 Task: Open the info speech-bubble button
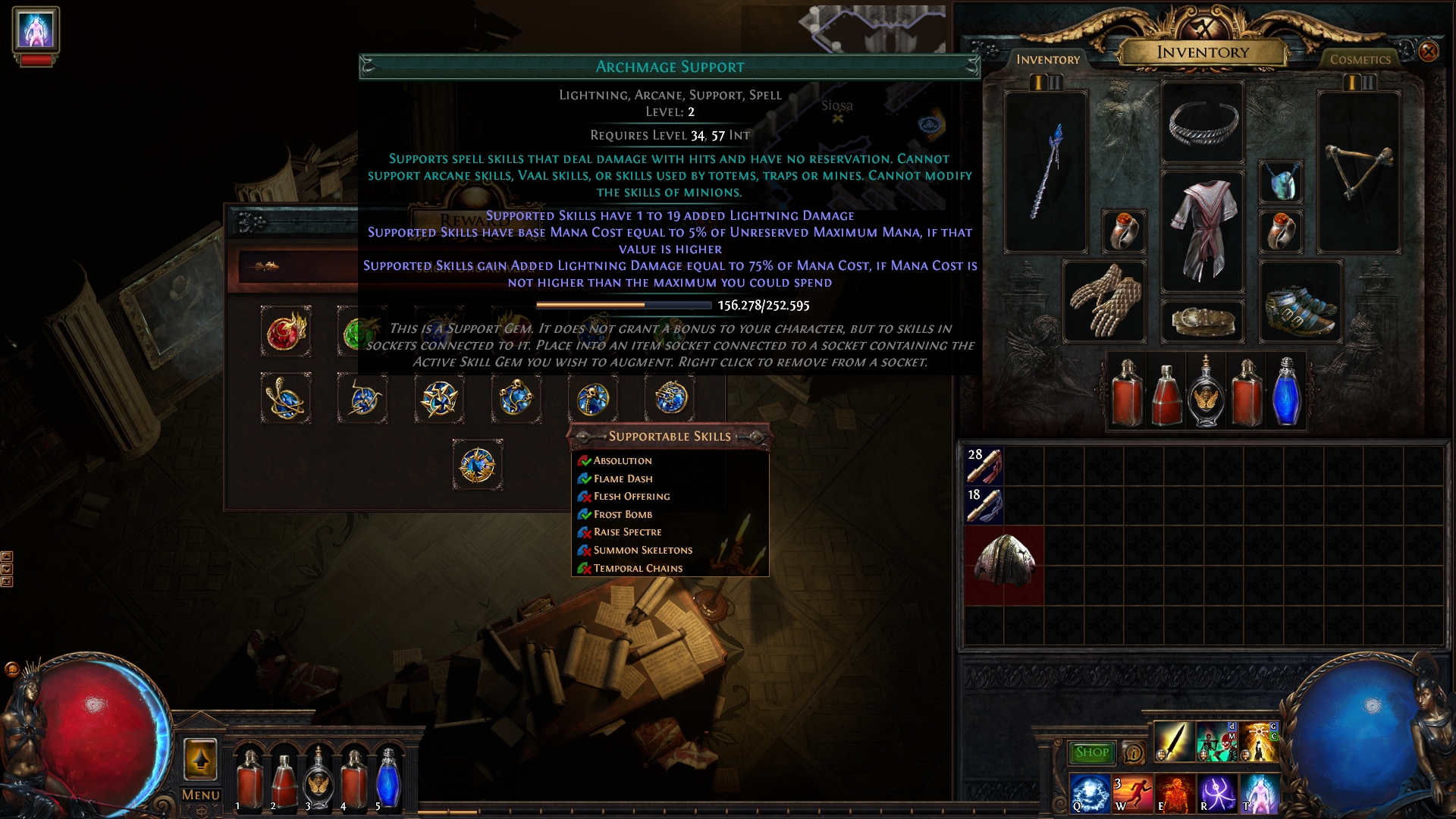[1133, 752]
